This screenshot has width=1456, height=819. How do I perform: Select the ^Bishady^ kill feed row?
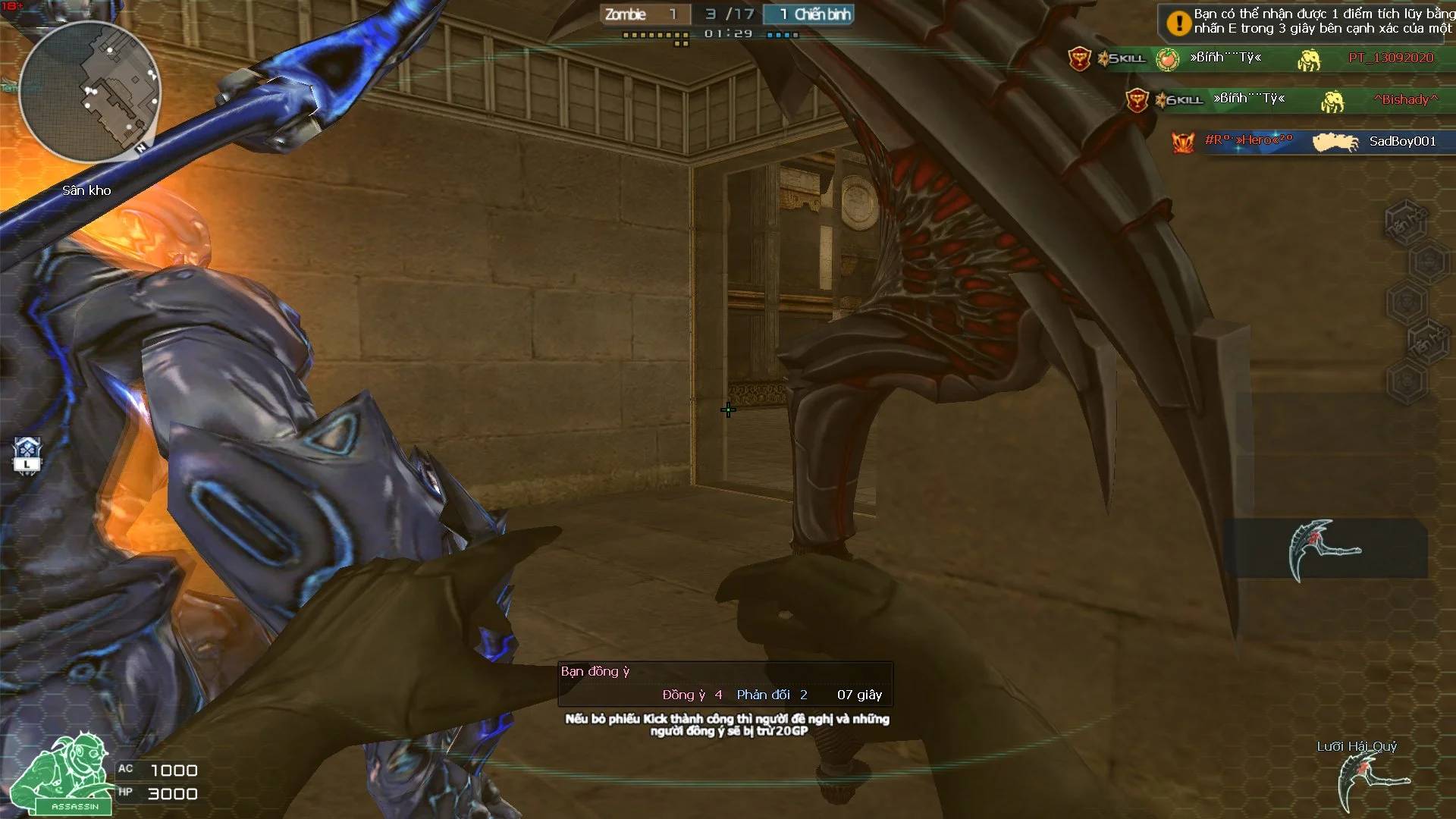(x=1289, y=99)
